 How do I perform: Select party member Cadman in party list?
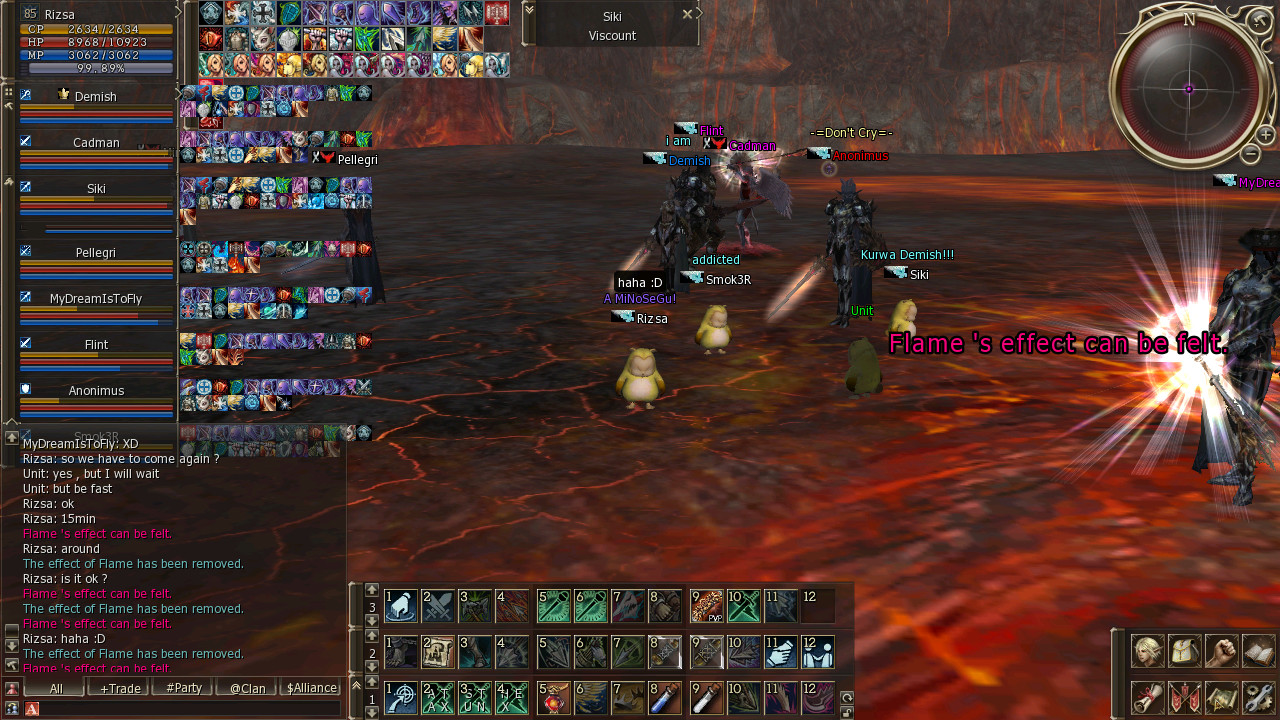96,143
